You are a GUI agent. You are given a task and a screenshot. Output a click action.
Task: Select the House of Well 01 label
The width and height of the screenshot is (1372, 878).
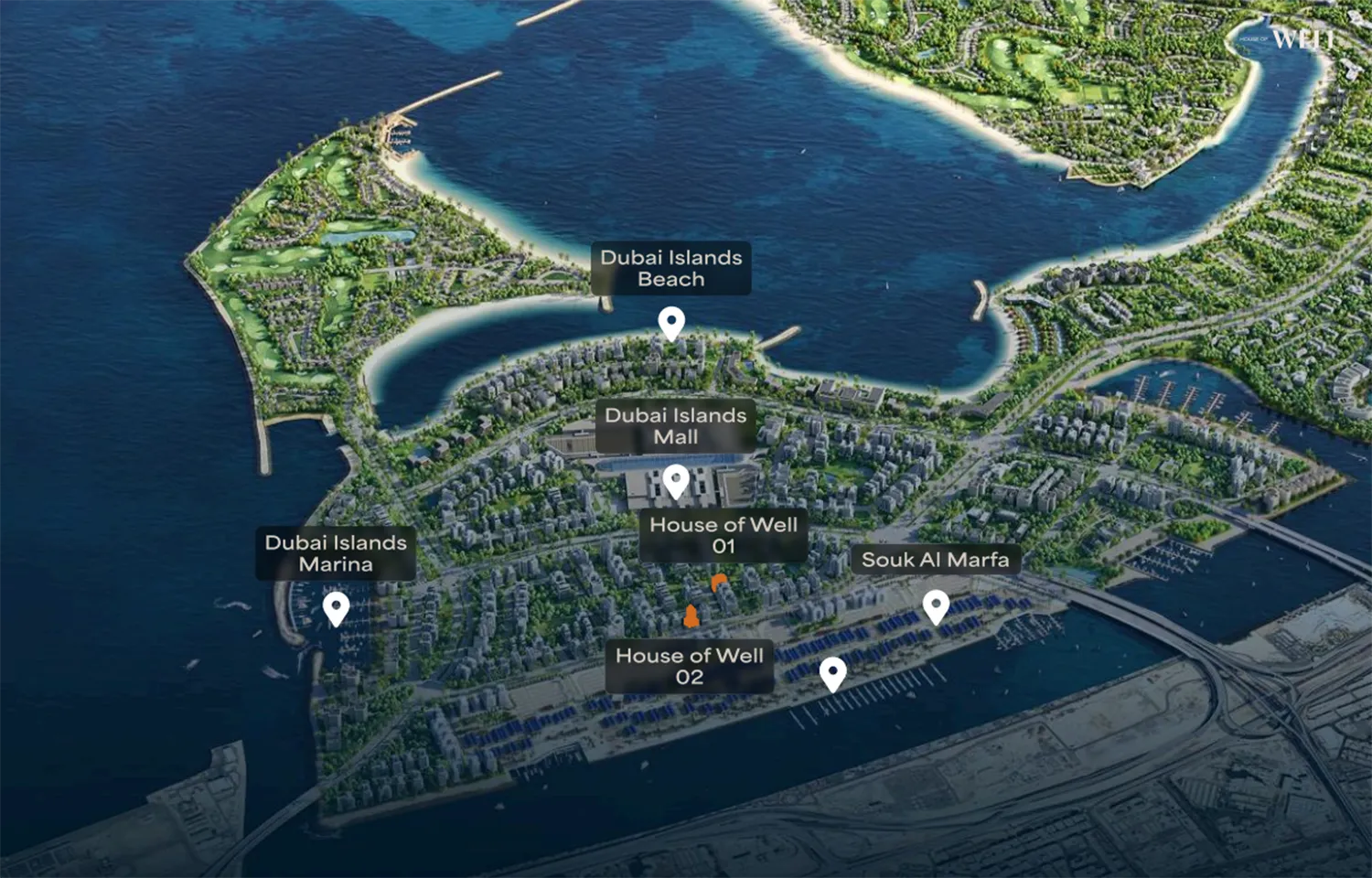[x=723, y=535]
